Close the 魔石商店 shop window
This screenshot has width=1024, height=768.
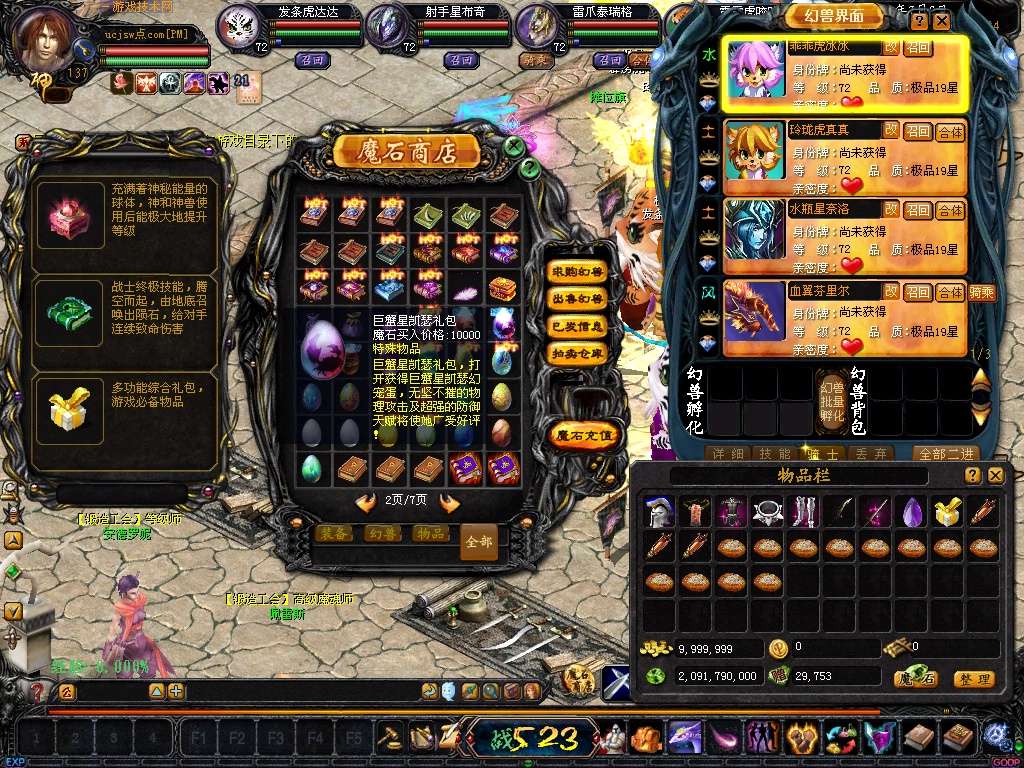click(514, 147)
